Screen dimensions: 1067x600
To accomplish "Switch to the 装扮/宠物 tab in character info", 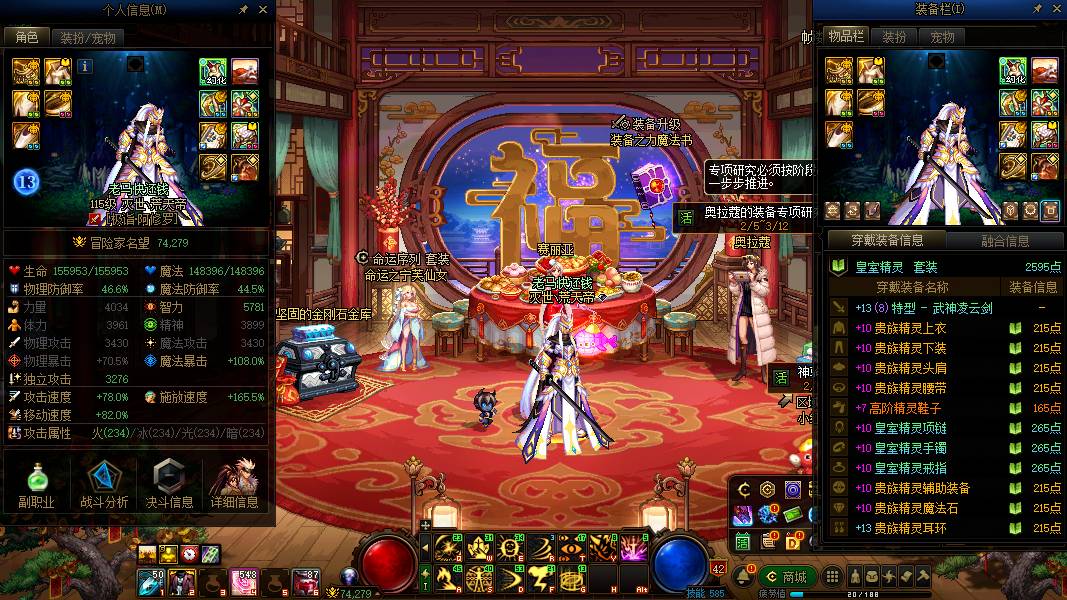I will tap(88, 38).
